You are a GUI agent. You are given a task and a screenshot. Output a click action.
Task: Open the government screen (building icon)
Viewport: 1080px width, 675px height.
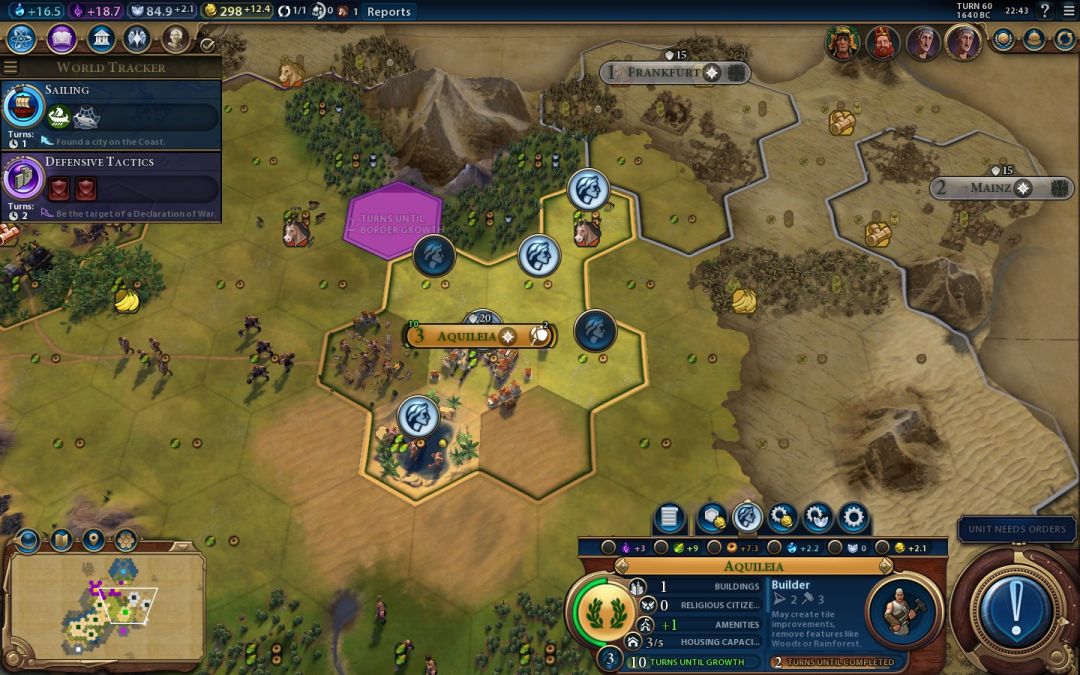click(x=100, y=39)
